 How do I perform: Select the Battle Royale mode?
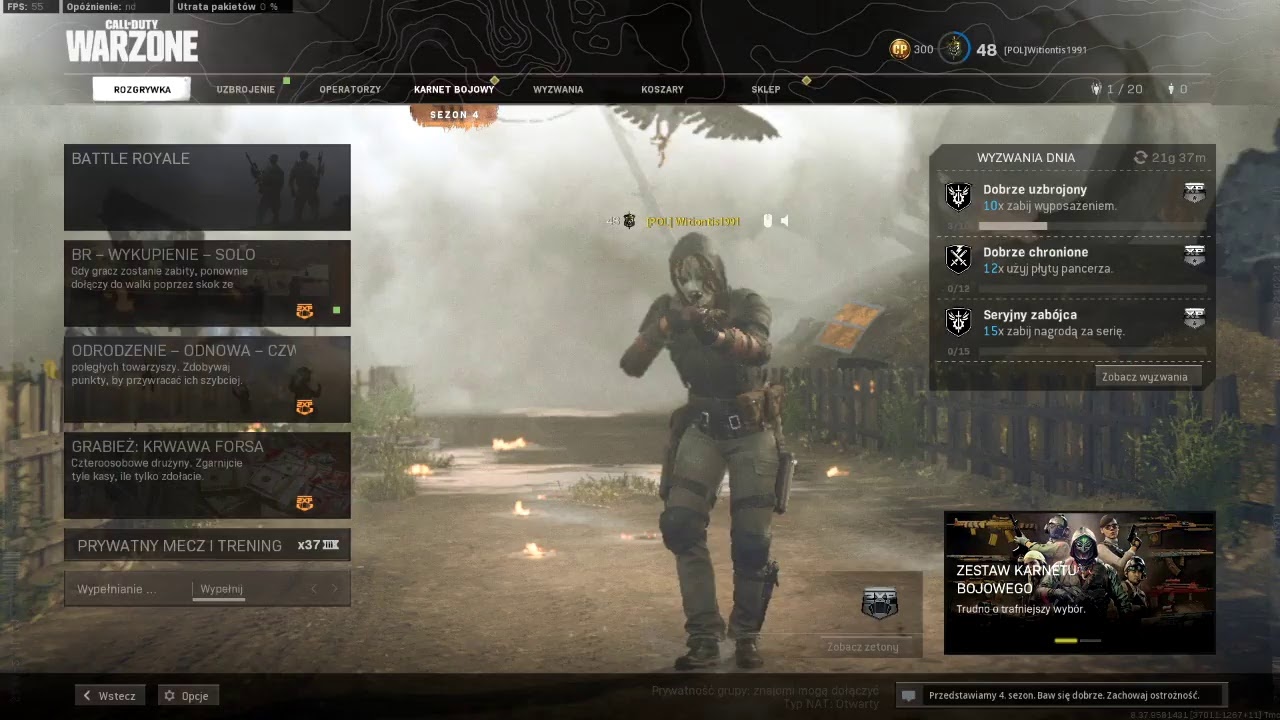tap(207, 187)
